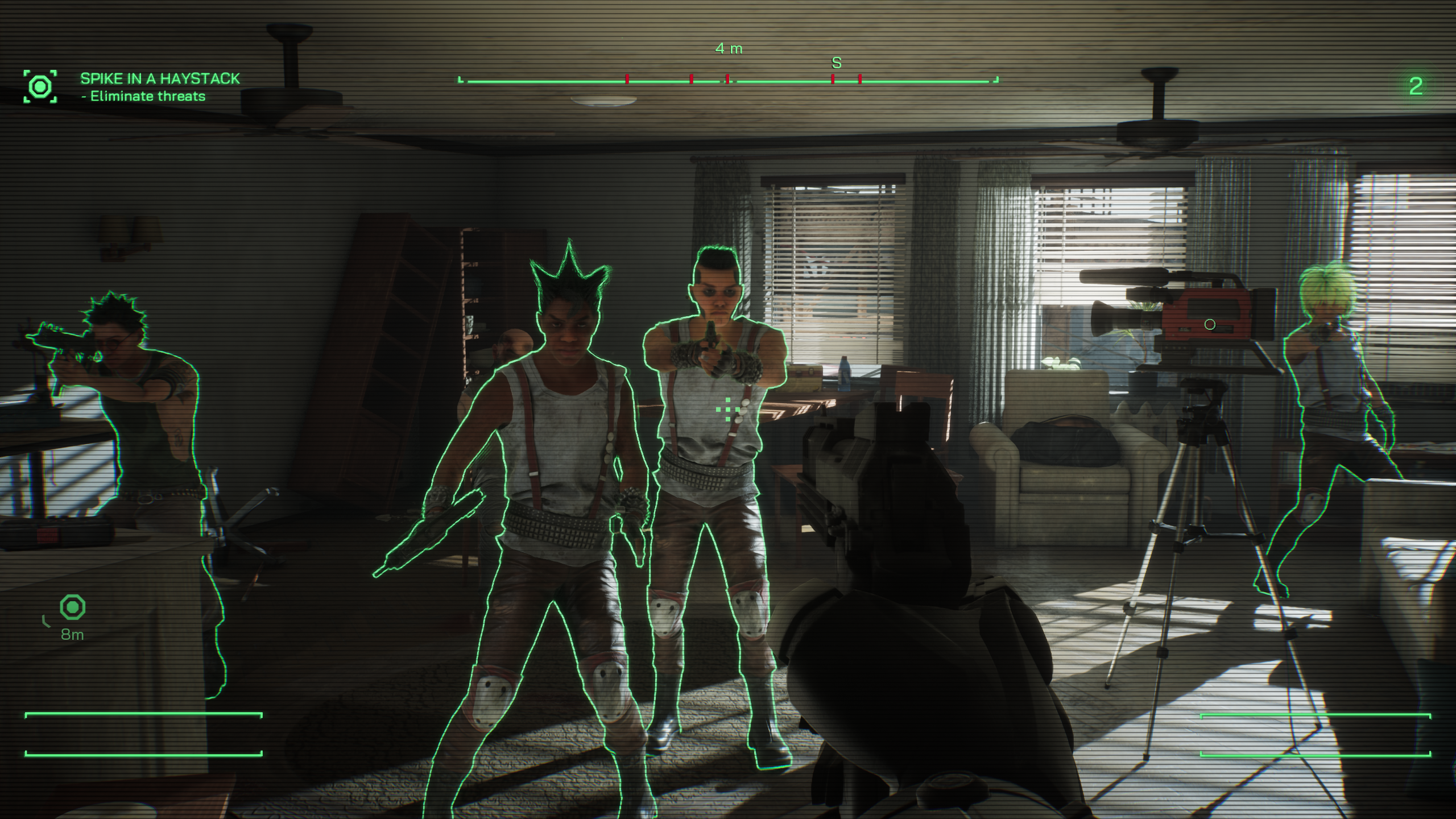The width and height of the screenshot is (1456, 819).
Task: Click the compass bar's S heading marker
Action: pos(836,63)
